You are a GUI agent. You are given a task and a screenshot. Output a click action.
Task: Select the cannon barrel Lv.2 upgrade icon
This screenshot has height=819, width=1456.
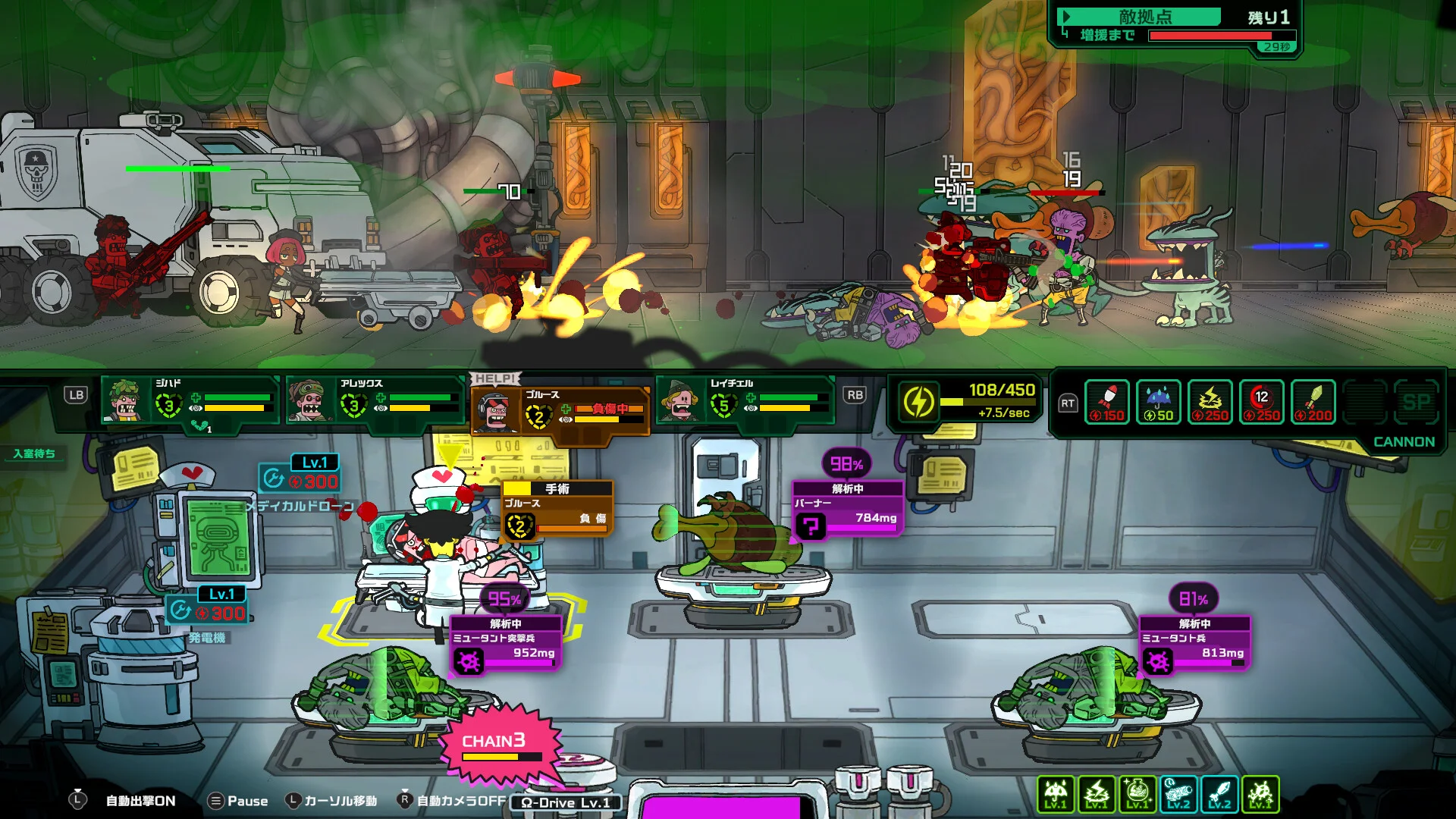click(x=1178, y=794)
